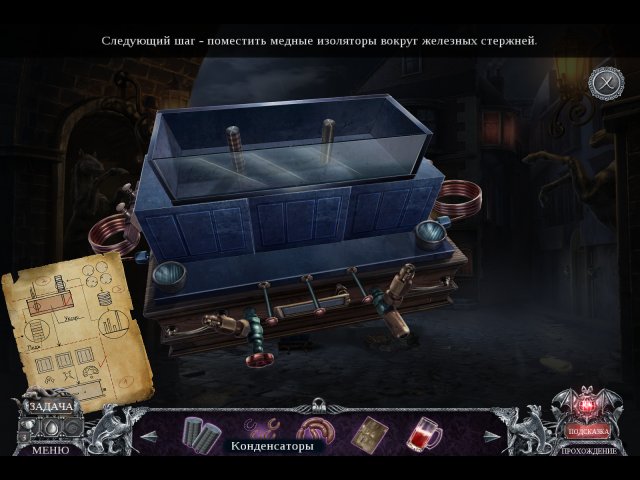This screenshot has height=480, width=640.
Task: Close the puzzle view with the X button
Action: click(606, 82)
